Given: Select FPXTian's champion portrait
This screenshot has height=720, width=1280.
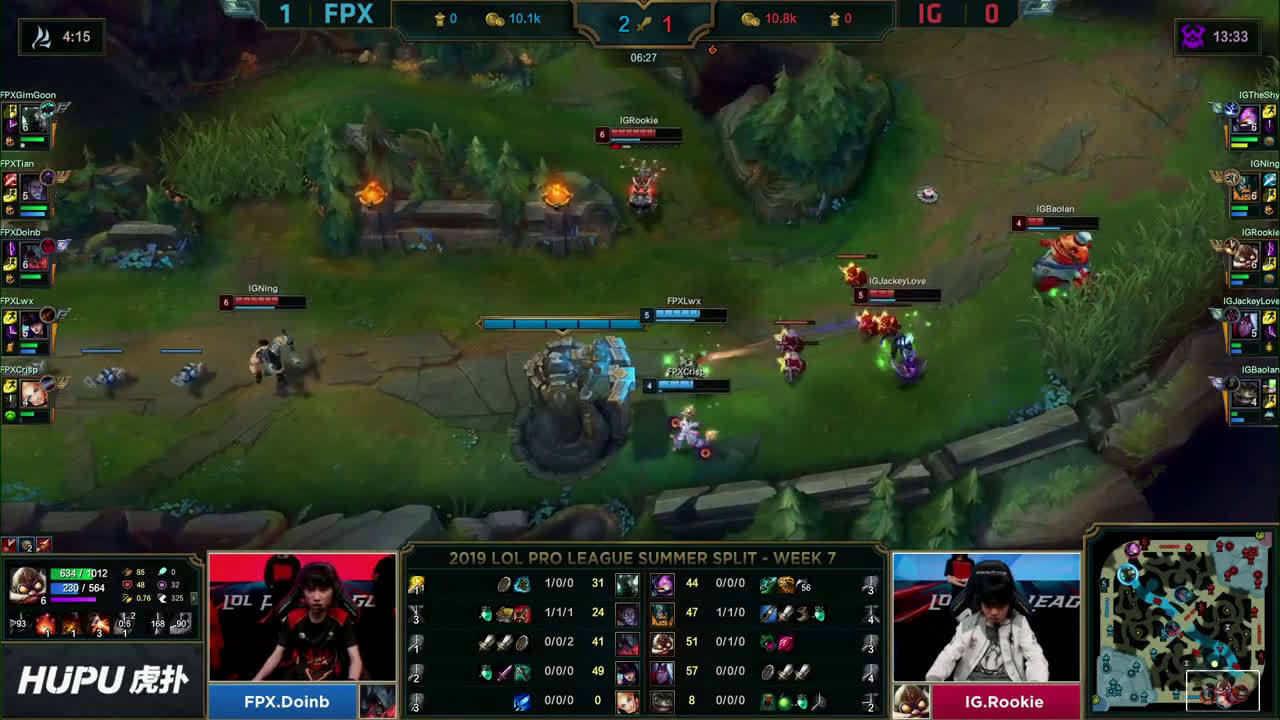Looking at the screenshot, I should [x=34, y=188].
